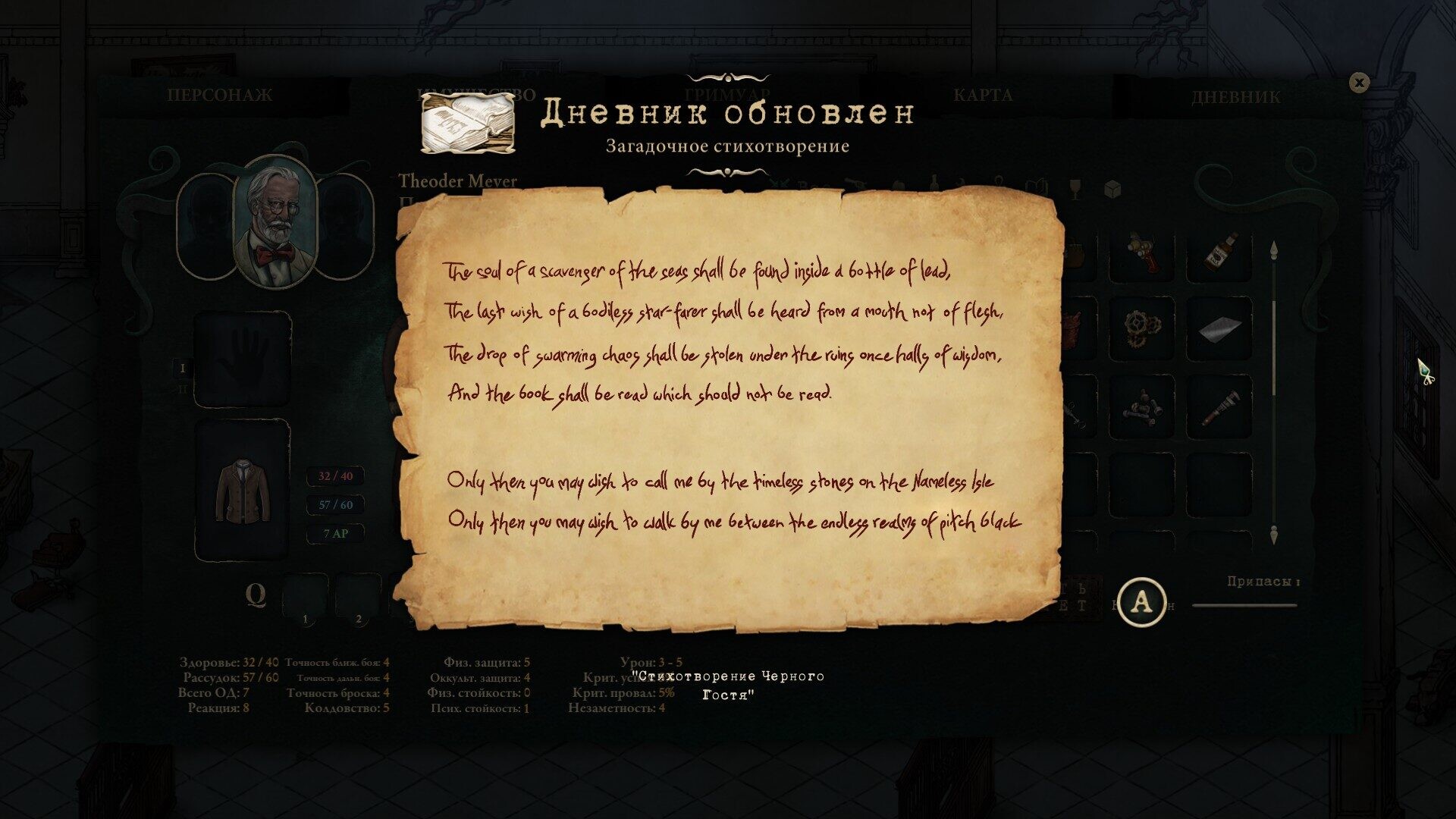Select the grey metal sheet item
Image resolution: width=1456 pixels, height=819 pixels.
[x=1219, y=329]
